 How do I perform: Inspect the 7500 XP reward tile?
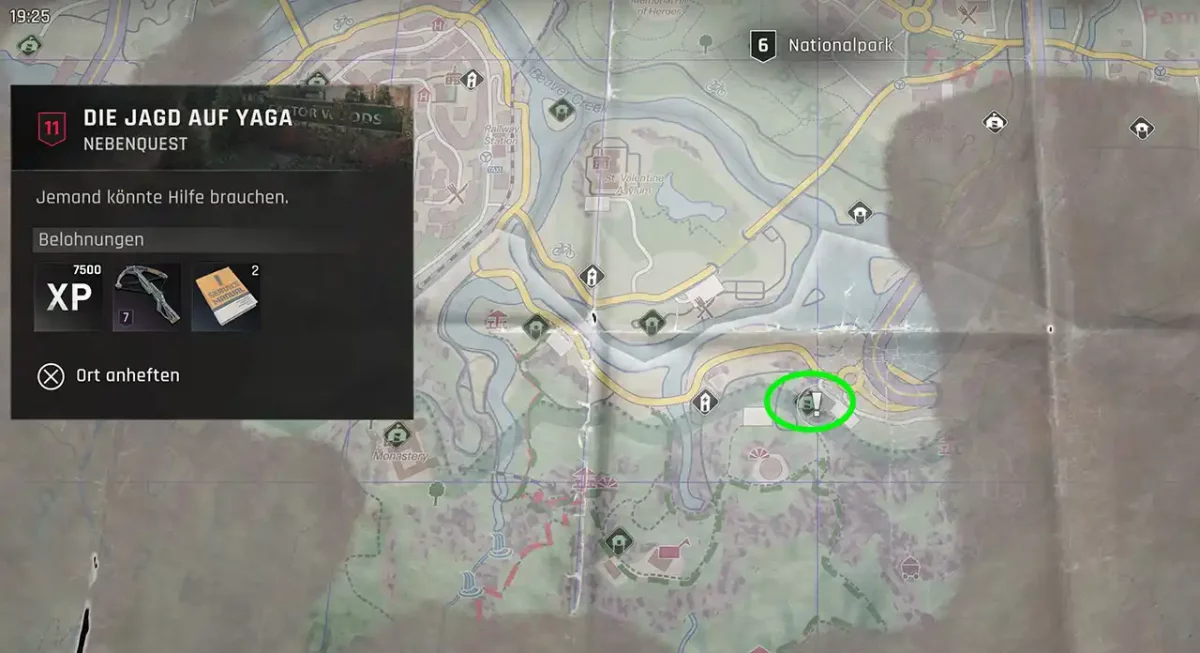(x=68, y=297)
